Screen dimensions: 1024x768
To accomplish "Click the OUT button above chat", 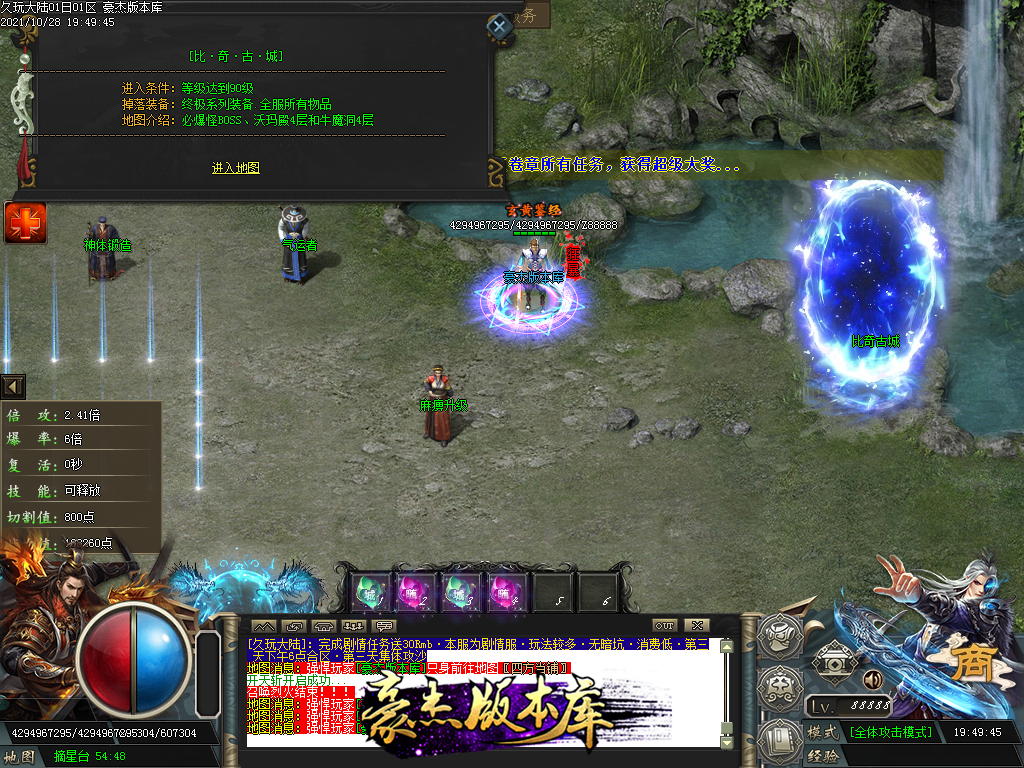I will pyautogui.click(x=664, y=625).
